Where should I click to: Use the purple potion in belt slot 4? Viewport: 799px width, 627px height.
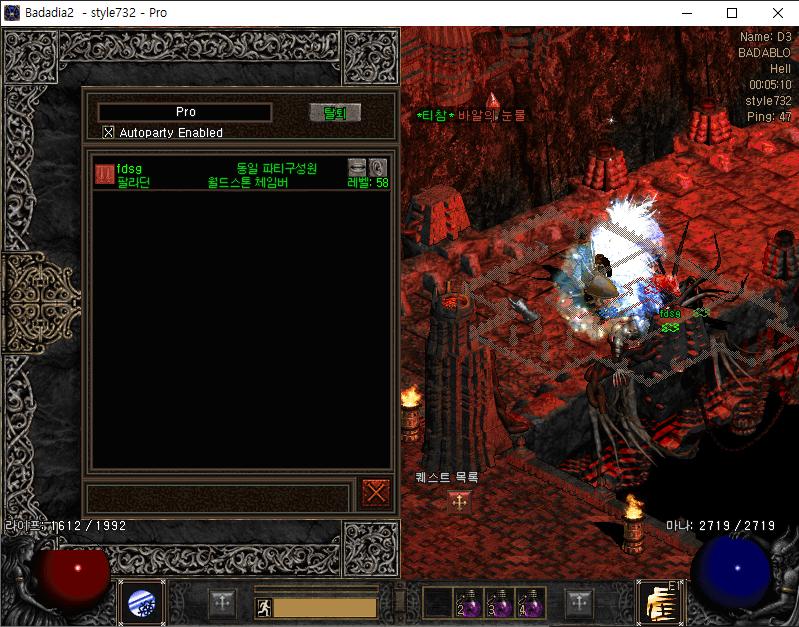pos(531,603)
